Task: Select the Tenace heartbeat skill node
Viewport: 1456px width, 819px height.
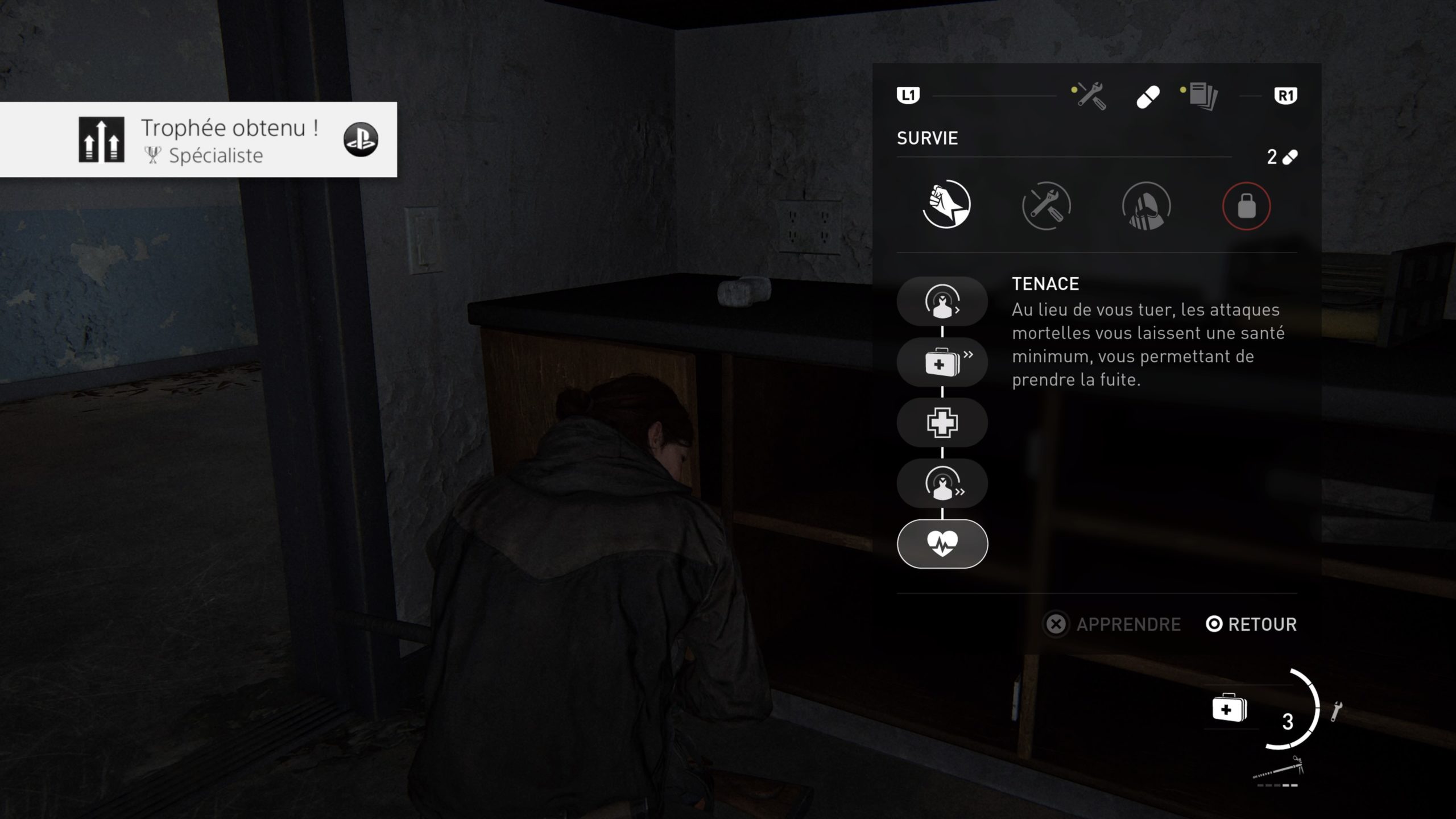Action: [x=942, y=544]
